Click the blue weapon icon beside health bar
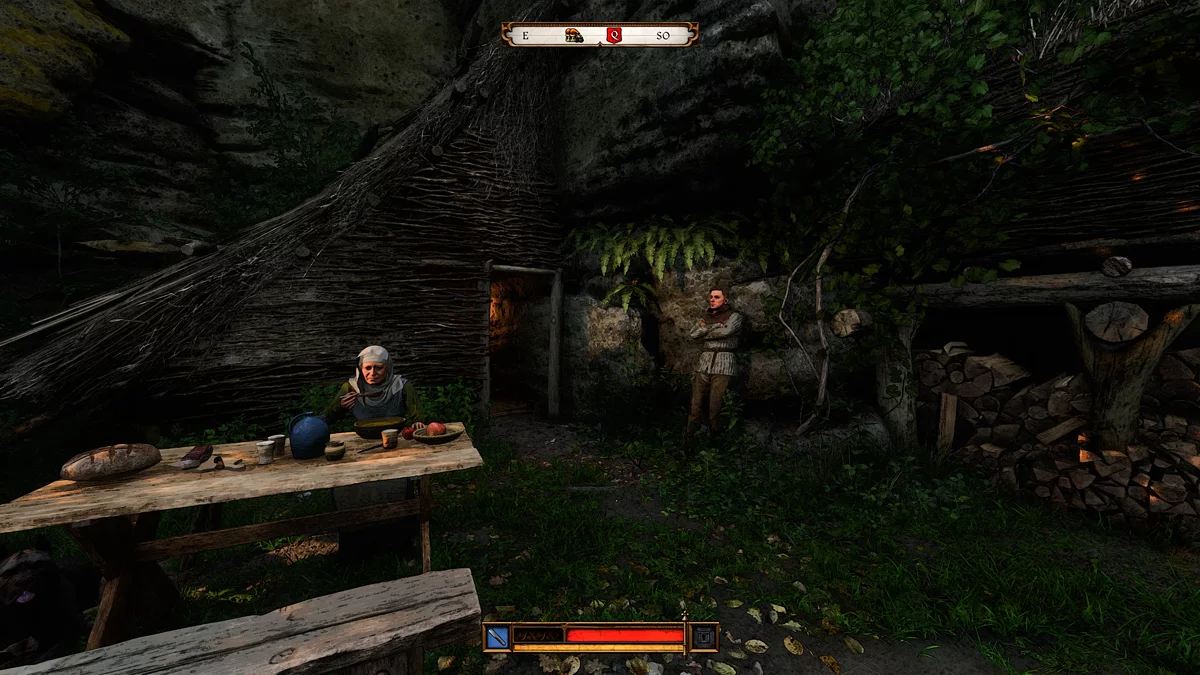The image size is (1200, 675). [498, 636]
